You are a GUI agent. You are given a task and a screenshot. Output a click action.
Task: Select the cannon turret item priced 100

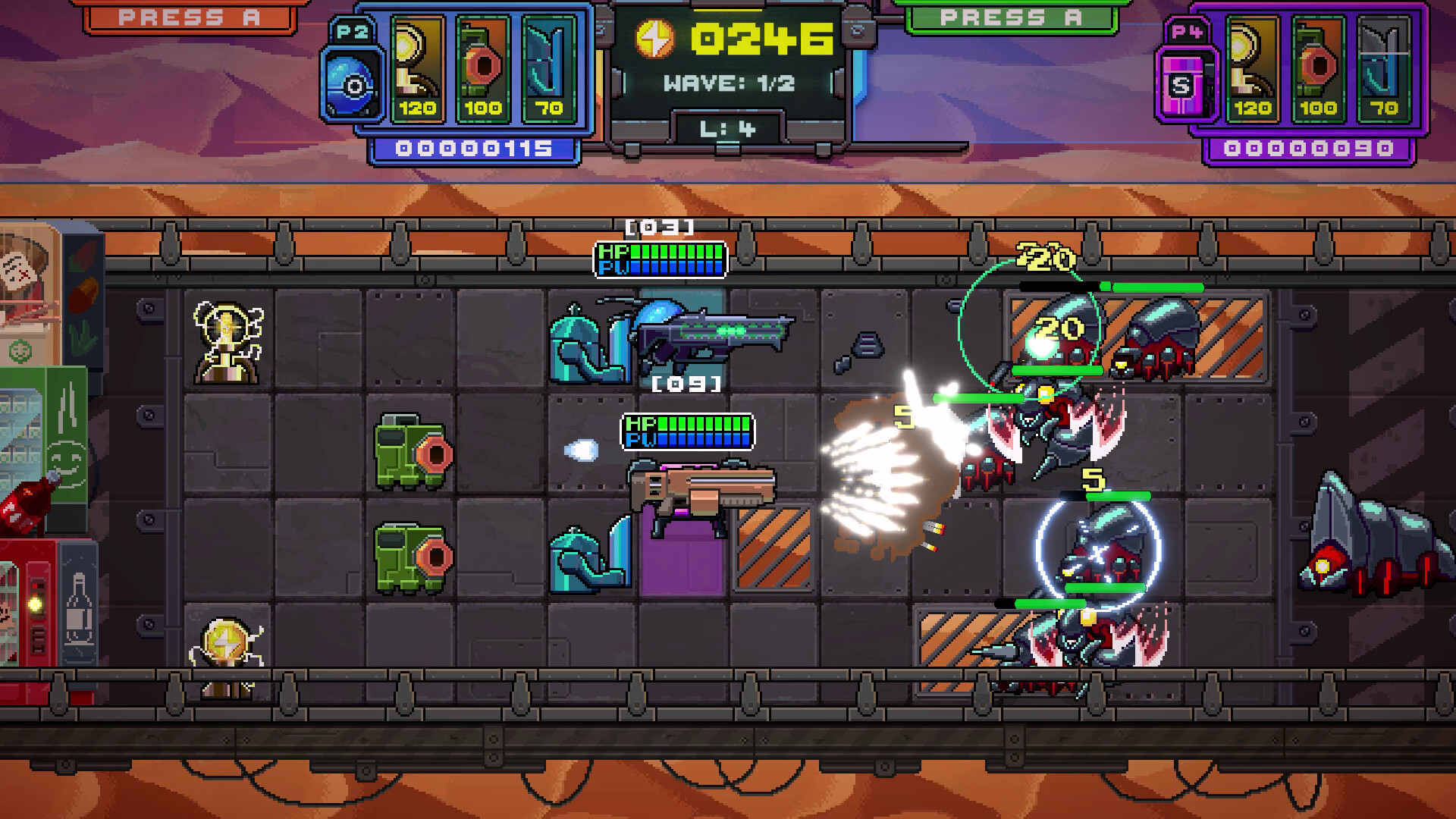(483, 68)
